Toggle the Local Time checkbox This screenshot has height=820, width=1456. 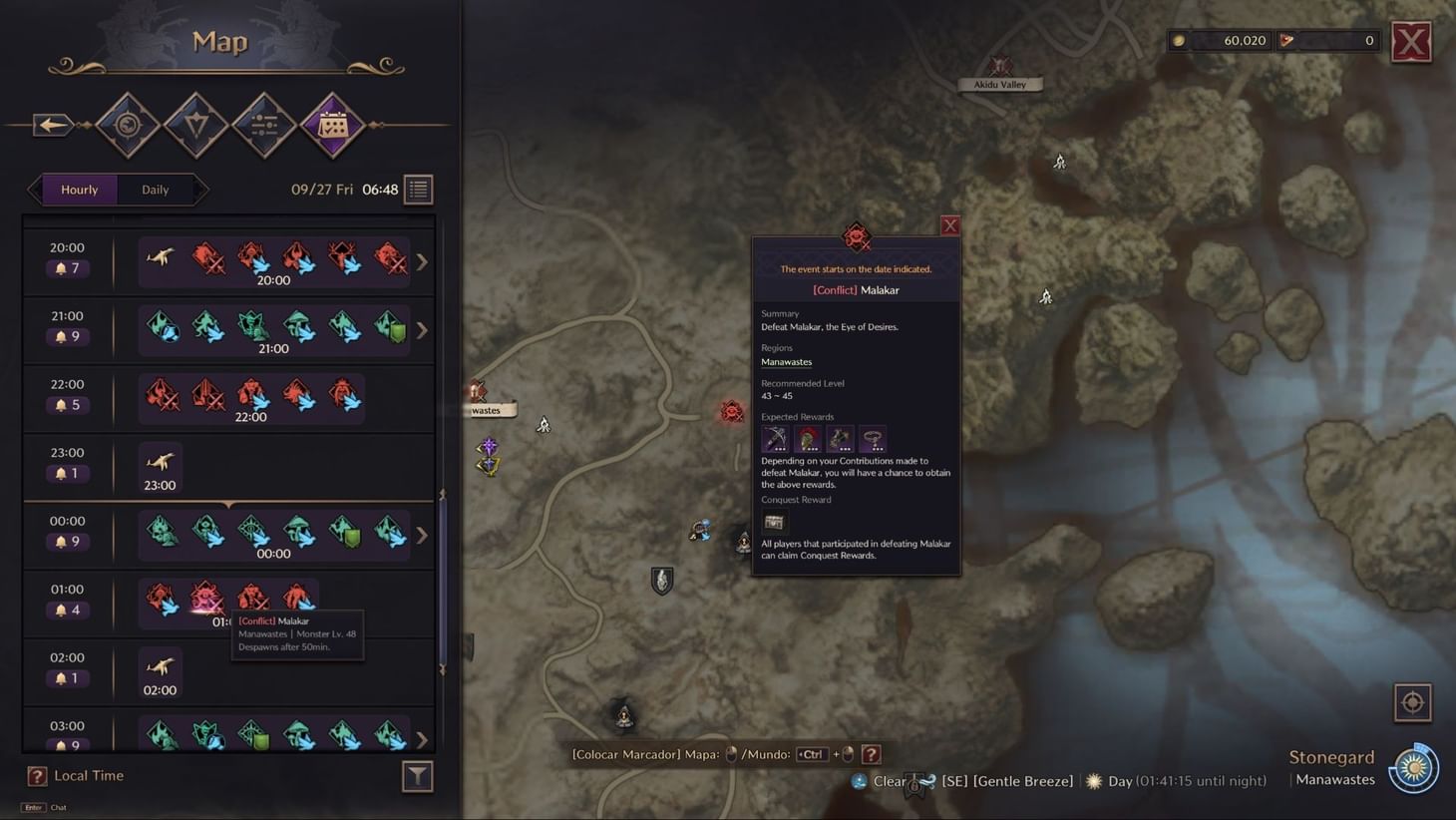click(38, 775)
